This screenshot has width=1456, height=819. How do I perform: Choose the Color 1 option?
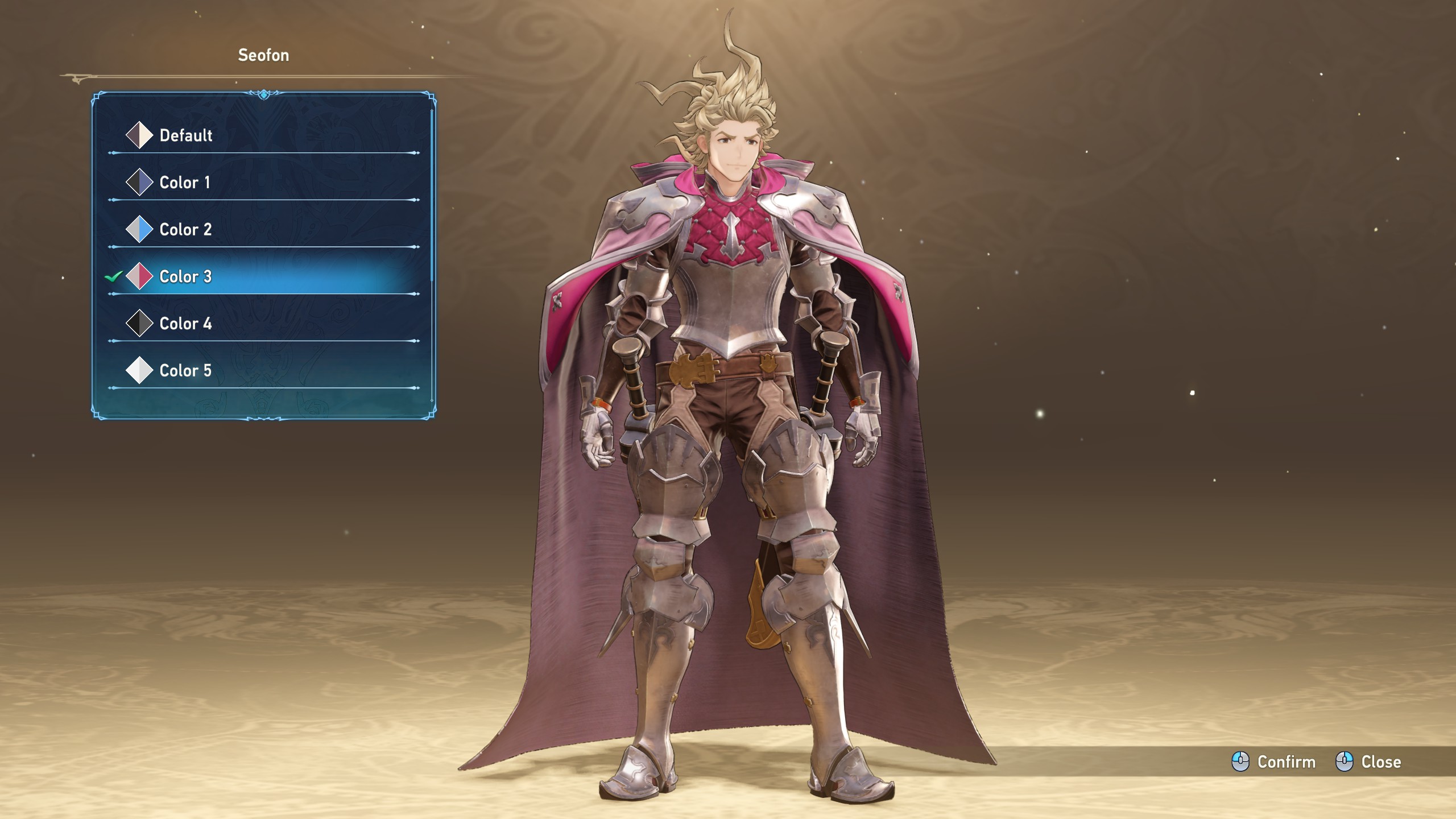coord(184,183)
